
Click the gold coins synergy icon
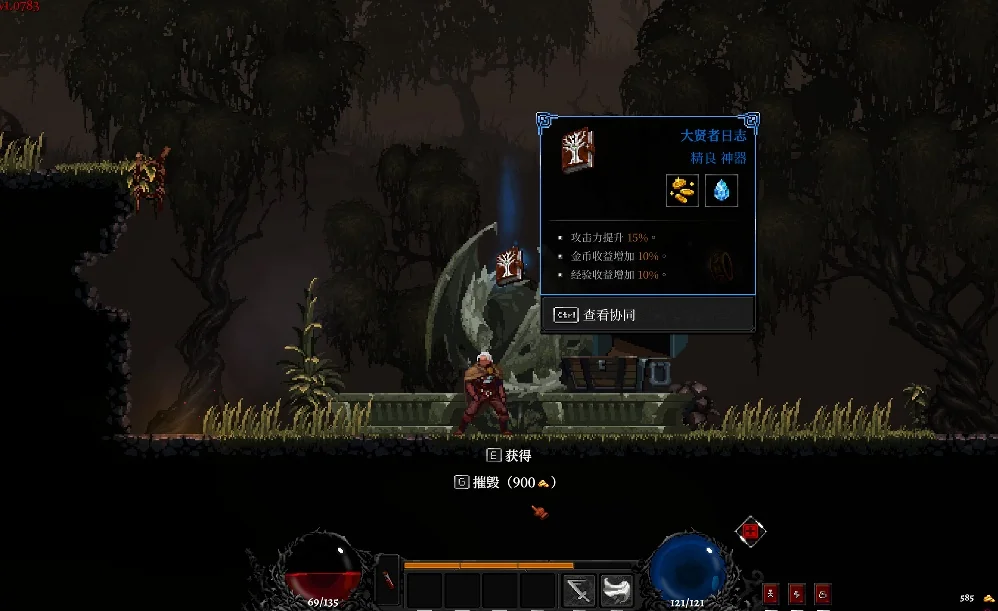point(683,190)
